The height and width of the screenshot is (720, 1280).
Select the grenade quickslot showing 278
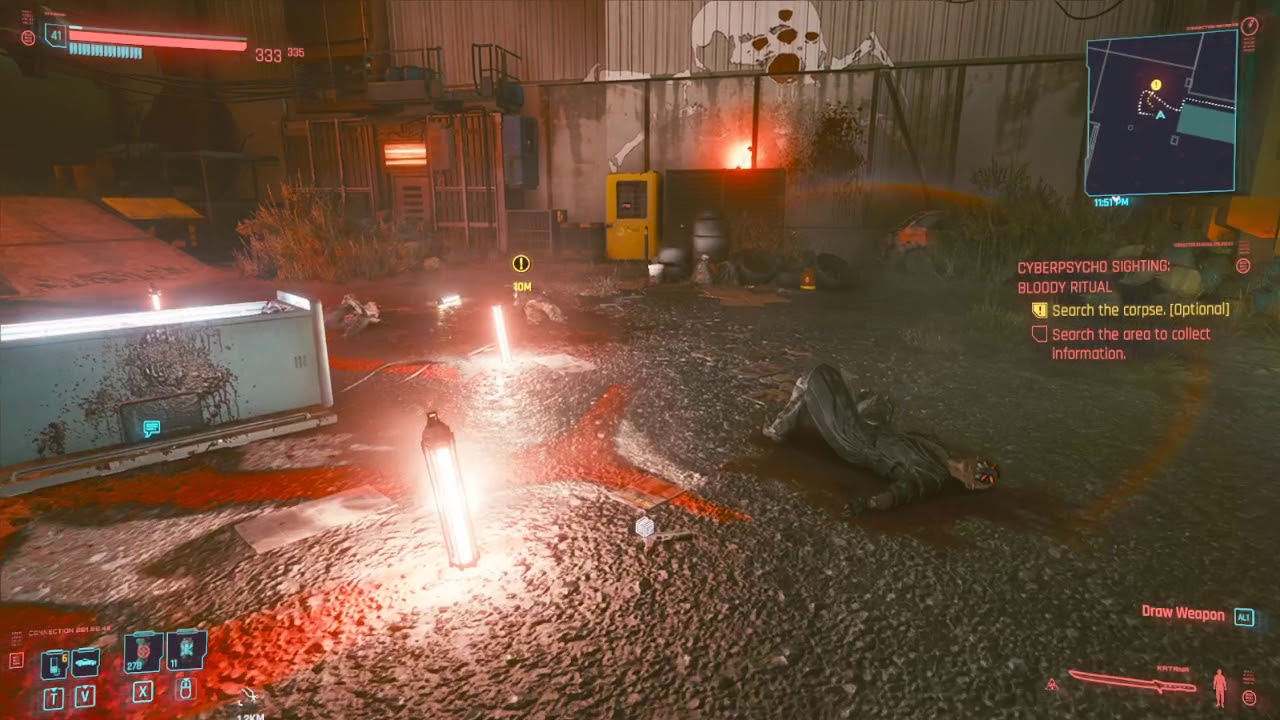143,654
